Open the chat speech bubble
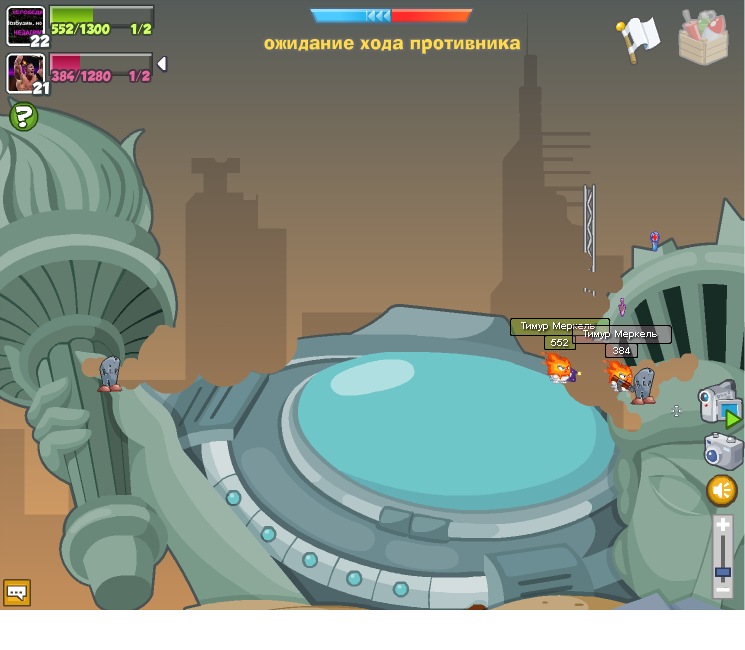This screenshot has height=650, width=745. 17,592
